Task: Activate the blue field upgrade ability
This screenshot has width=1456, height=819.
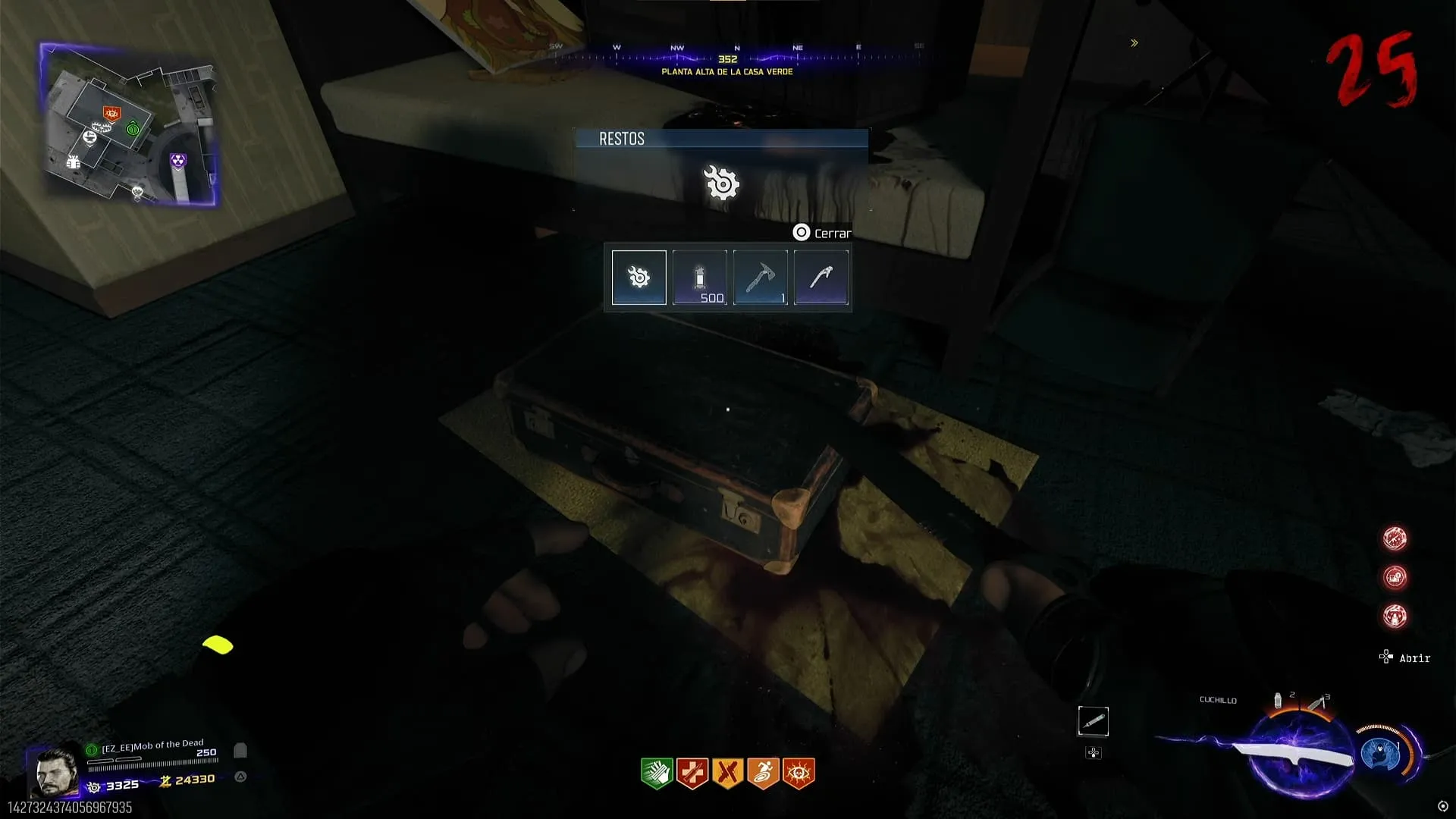Action: (1380, 755)
